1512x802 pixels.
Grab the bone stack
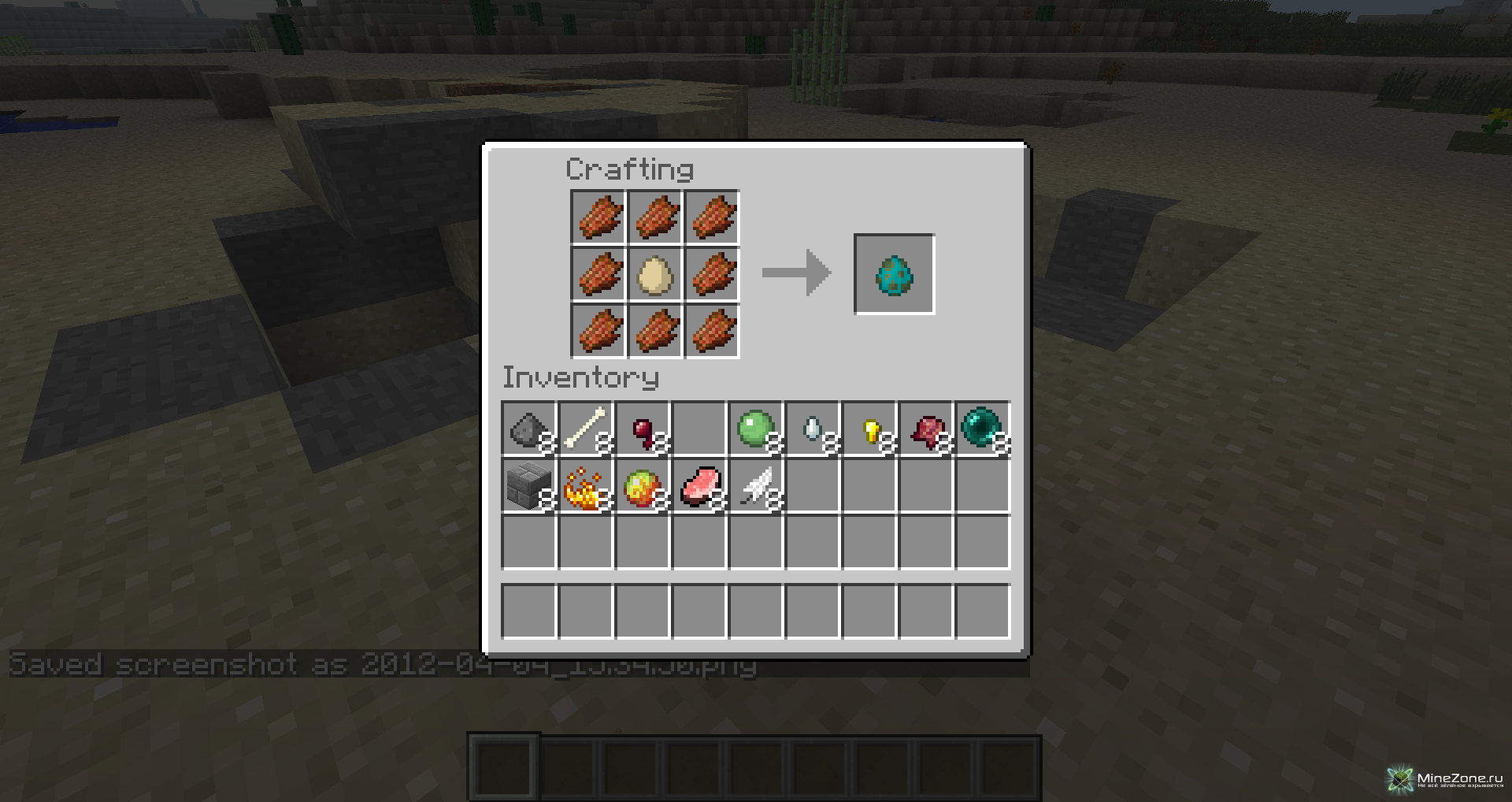586,429
